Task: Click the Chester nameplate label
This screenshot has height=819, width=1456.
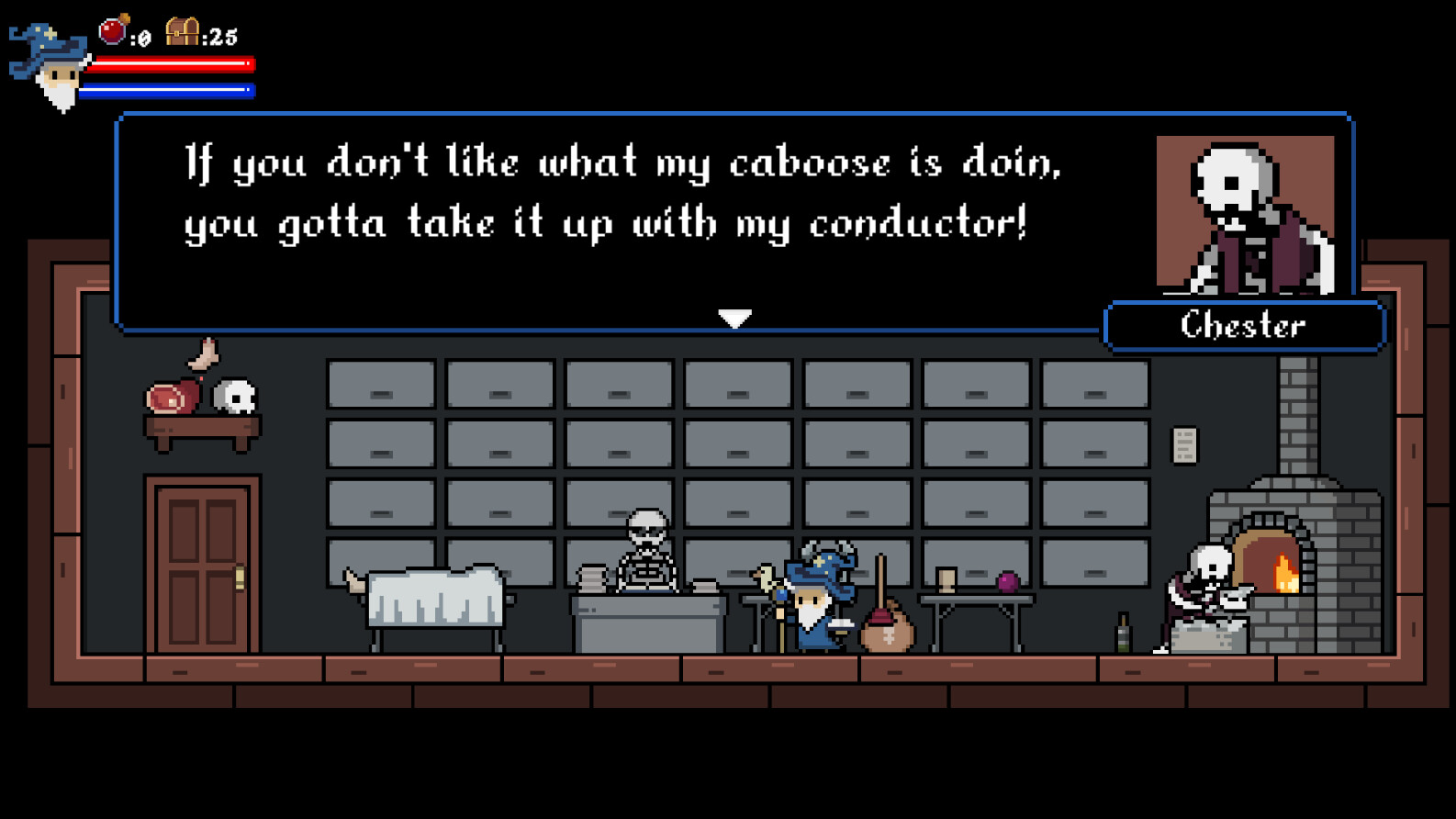Action: click(x=1245, y=326)
